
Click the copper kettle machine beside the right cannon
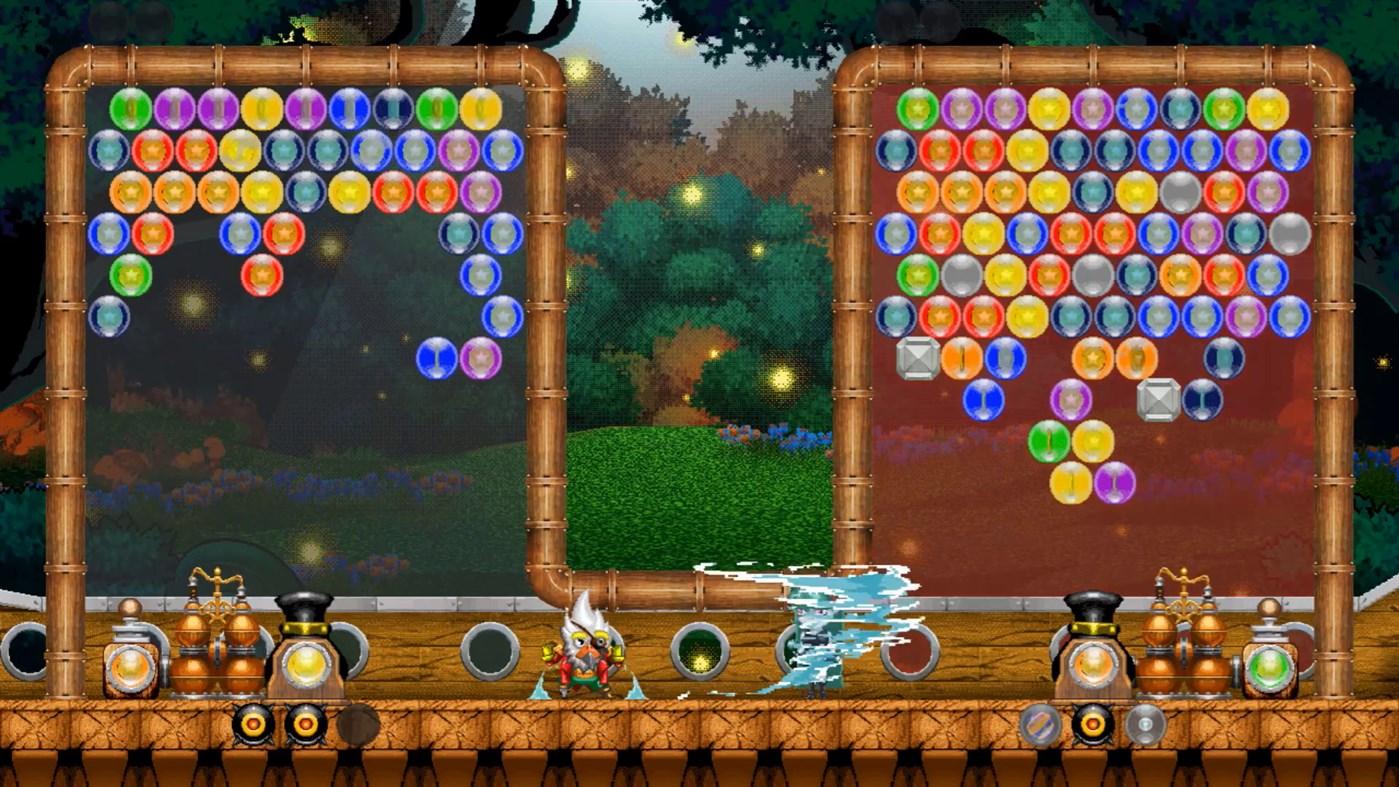pyautogui.click(x=1185, y=645)
